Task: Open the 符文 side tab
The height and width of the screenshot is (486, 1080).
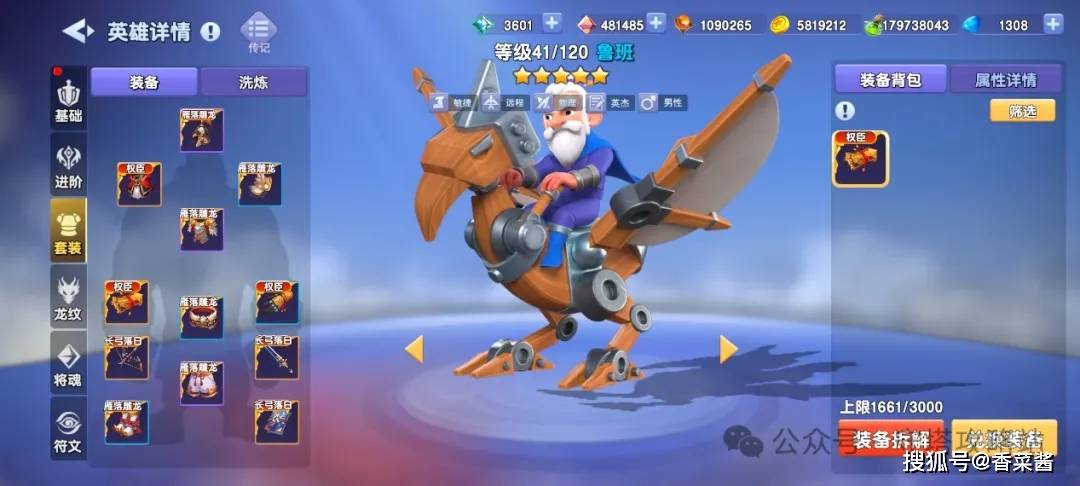Action: 69,428
